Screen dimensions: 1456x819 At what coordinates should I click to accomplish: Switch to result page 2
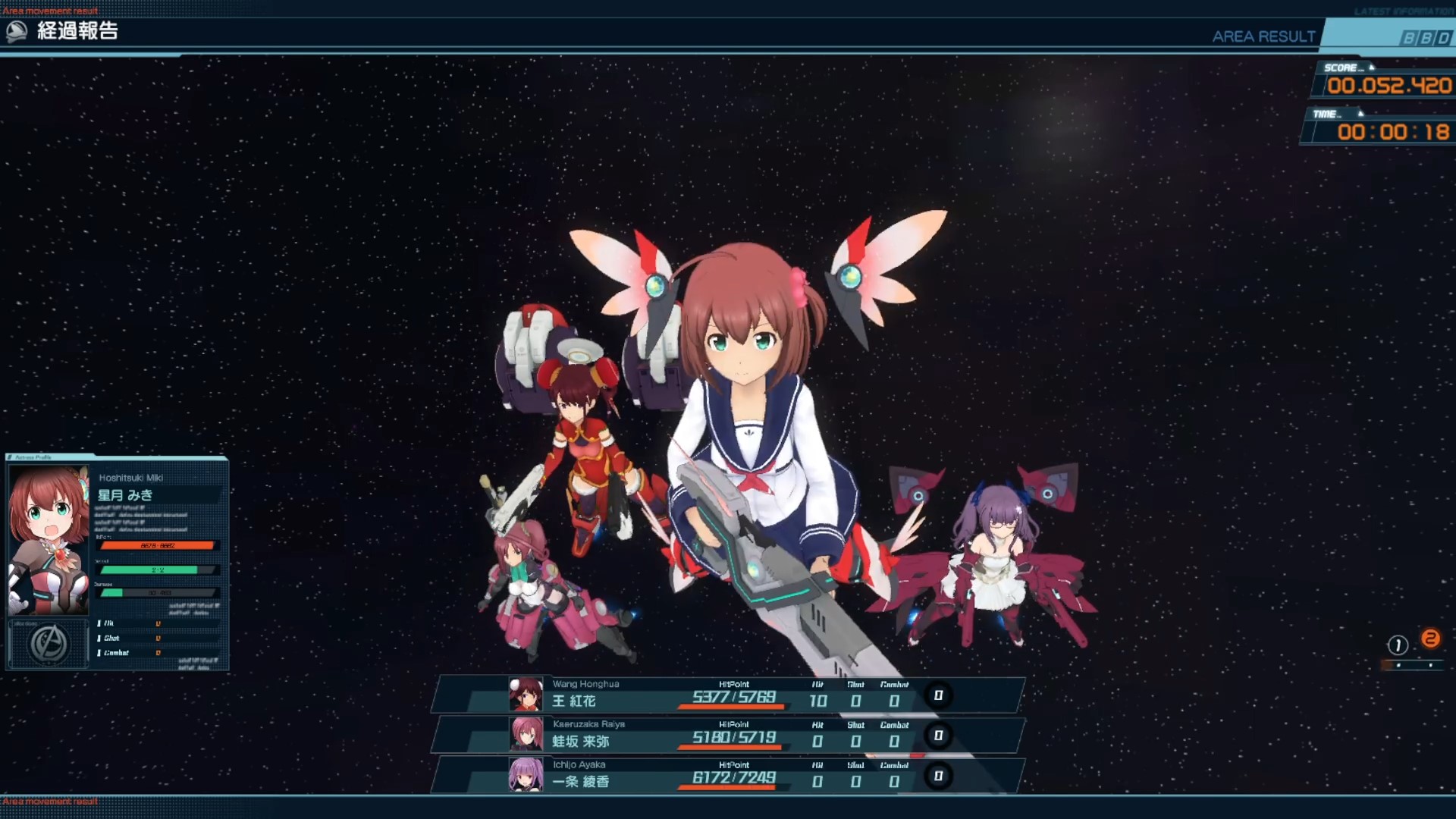[1431, 639]
